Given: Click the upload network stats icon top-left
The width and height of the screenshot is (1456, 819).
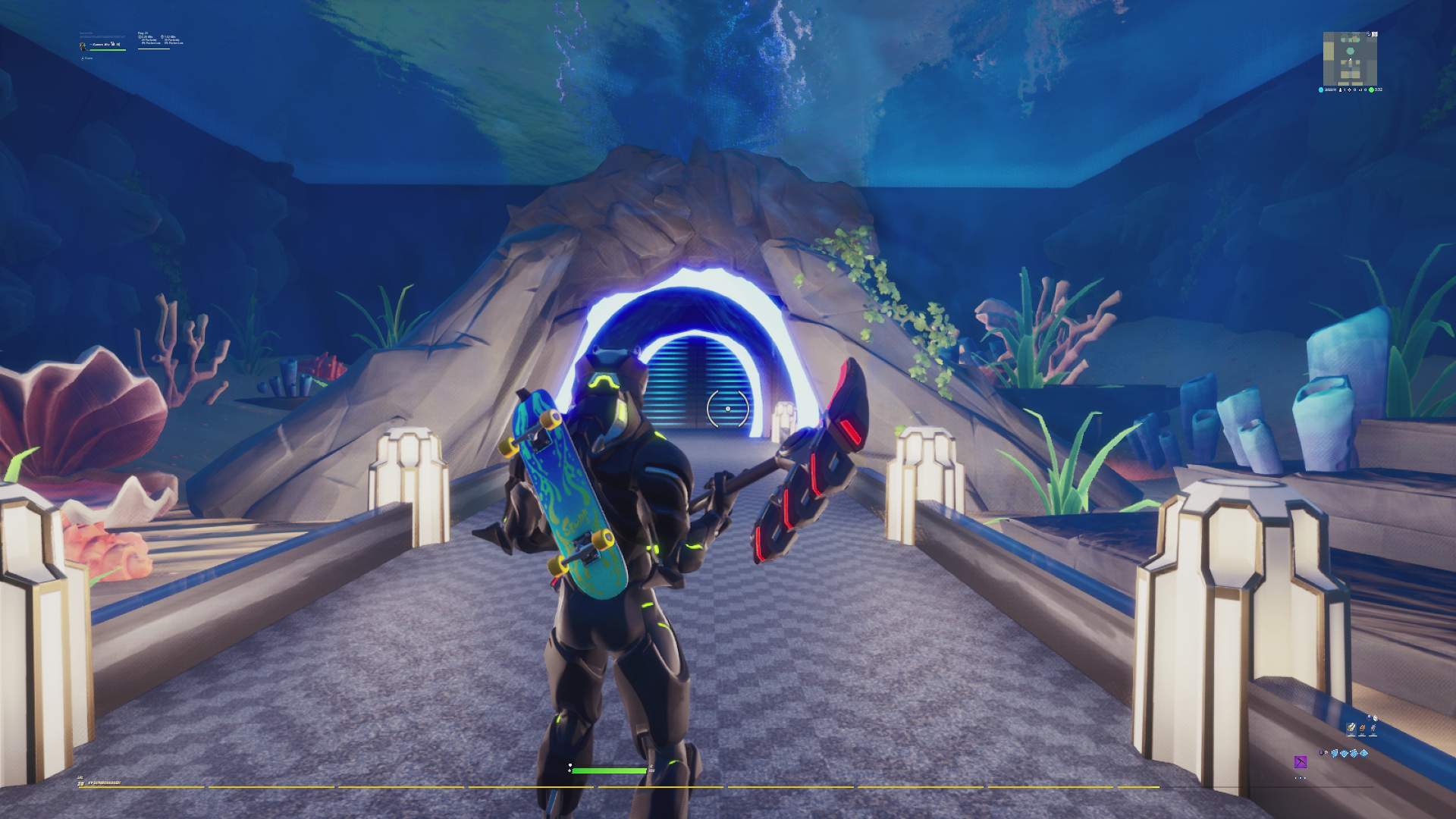Looking at the screenshot, I should [x=140, y=37].
